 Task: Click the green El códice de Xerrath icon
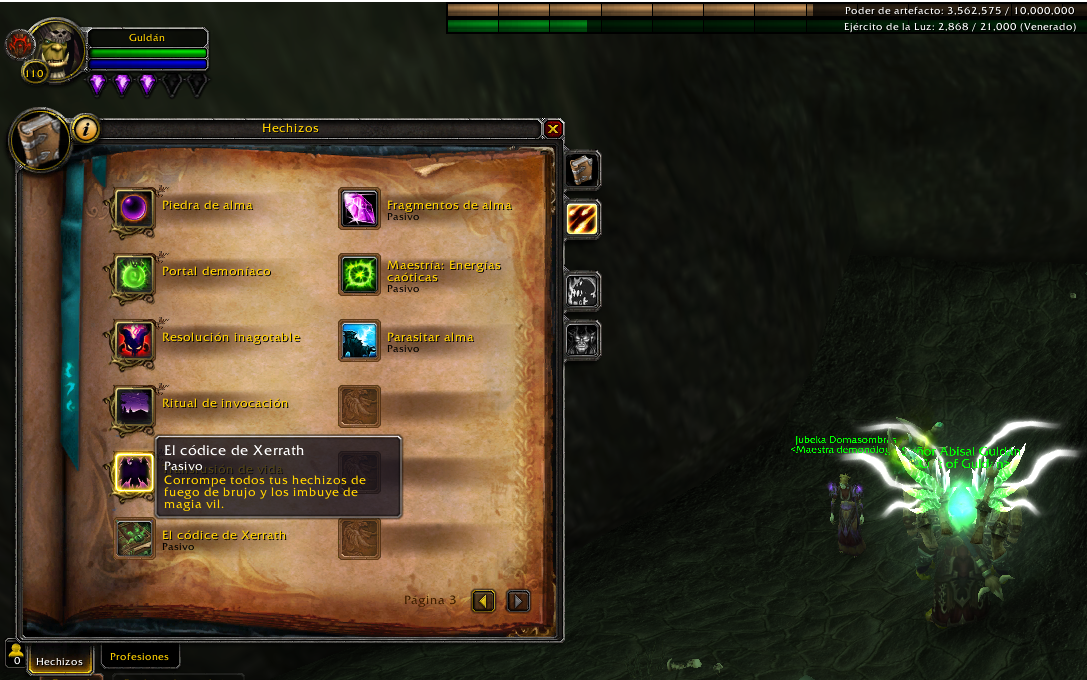coord(133,538)
